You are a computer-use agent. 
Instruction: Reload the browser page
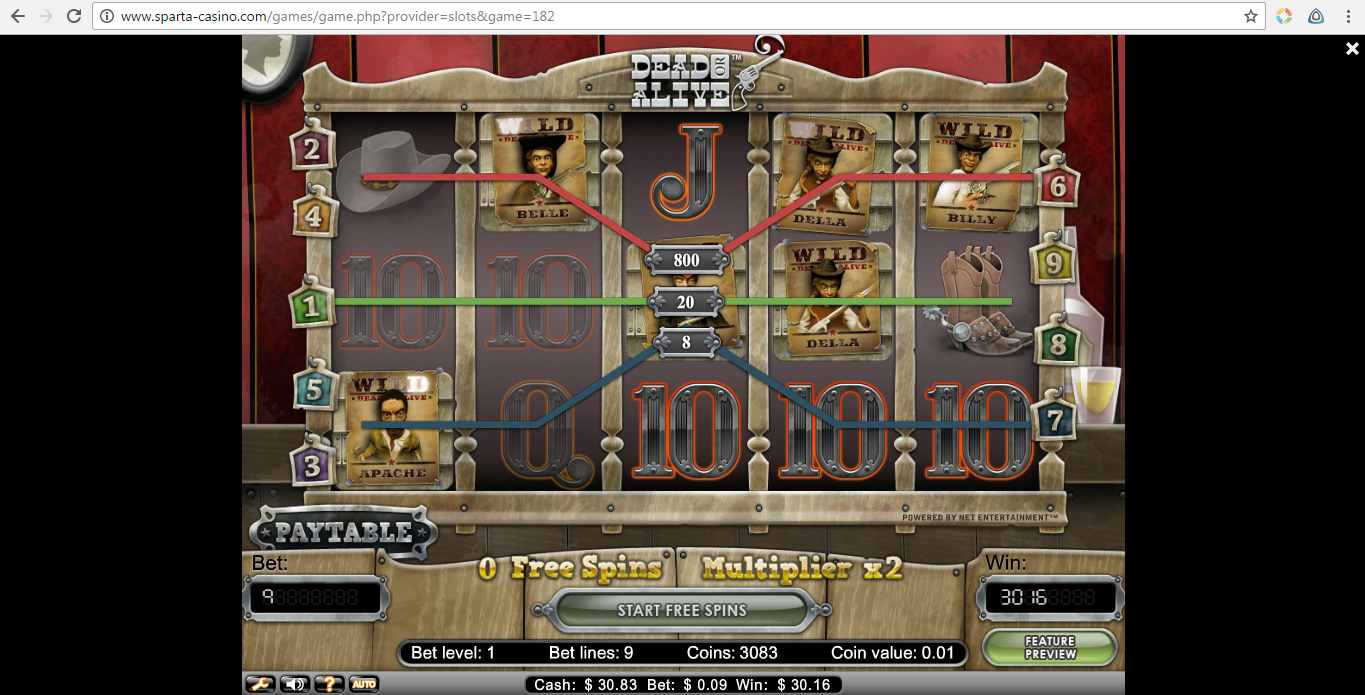point(74,16)
